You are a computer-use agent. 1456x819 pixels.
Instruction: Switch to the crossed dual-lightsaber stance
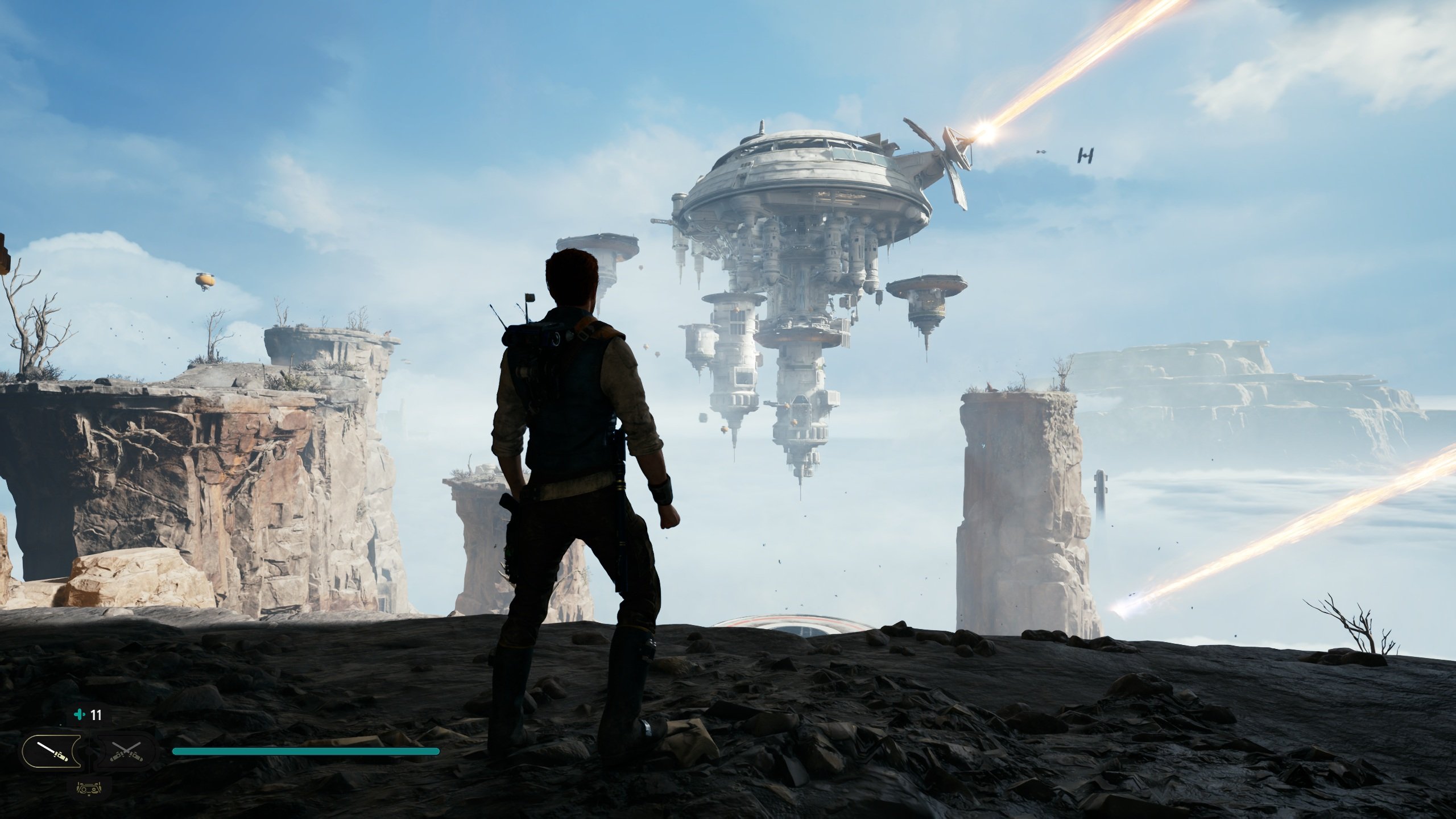pyautogui.click(x=126, y=751)
